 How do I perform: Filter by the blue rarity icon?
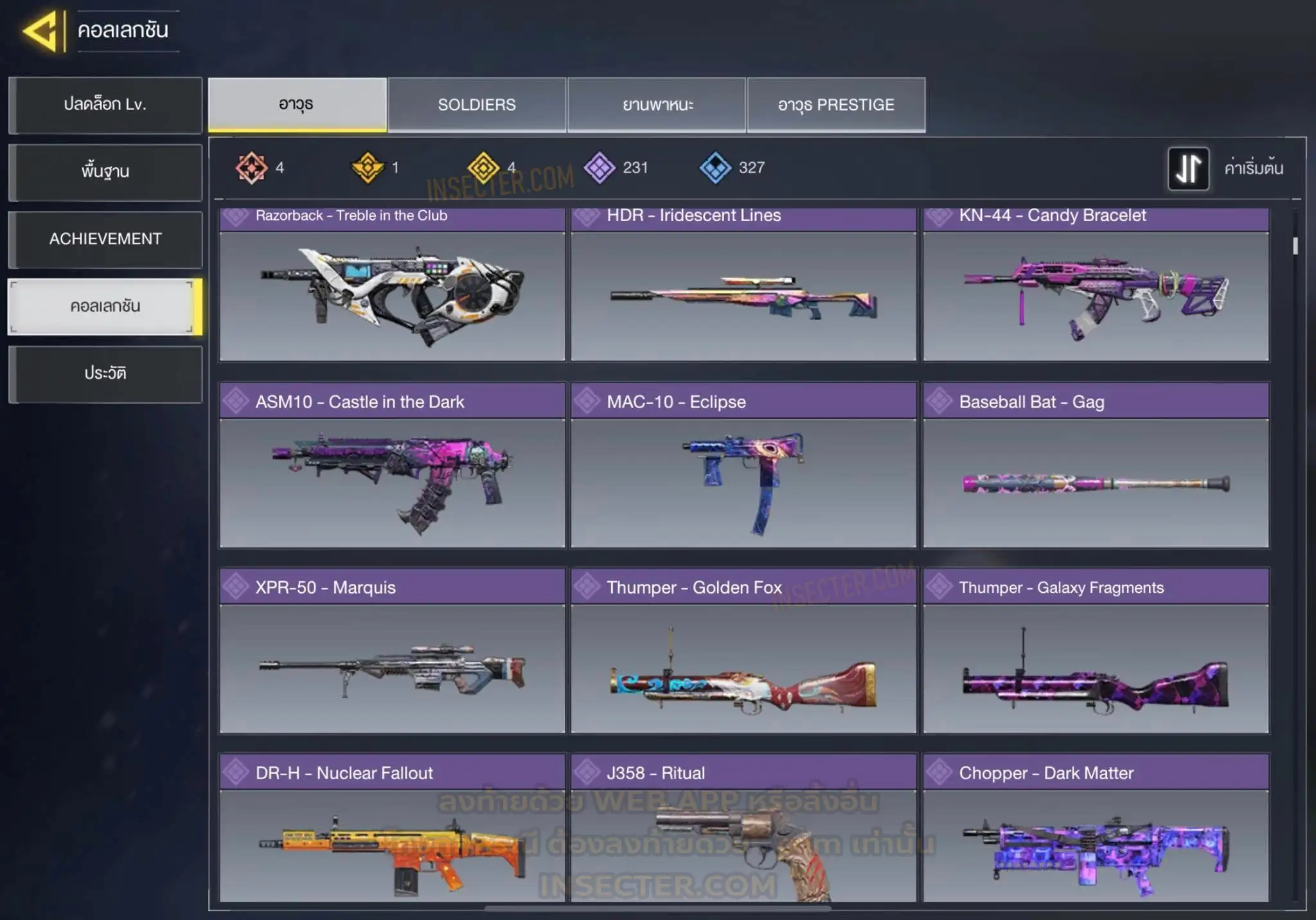coord(715,168)
